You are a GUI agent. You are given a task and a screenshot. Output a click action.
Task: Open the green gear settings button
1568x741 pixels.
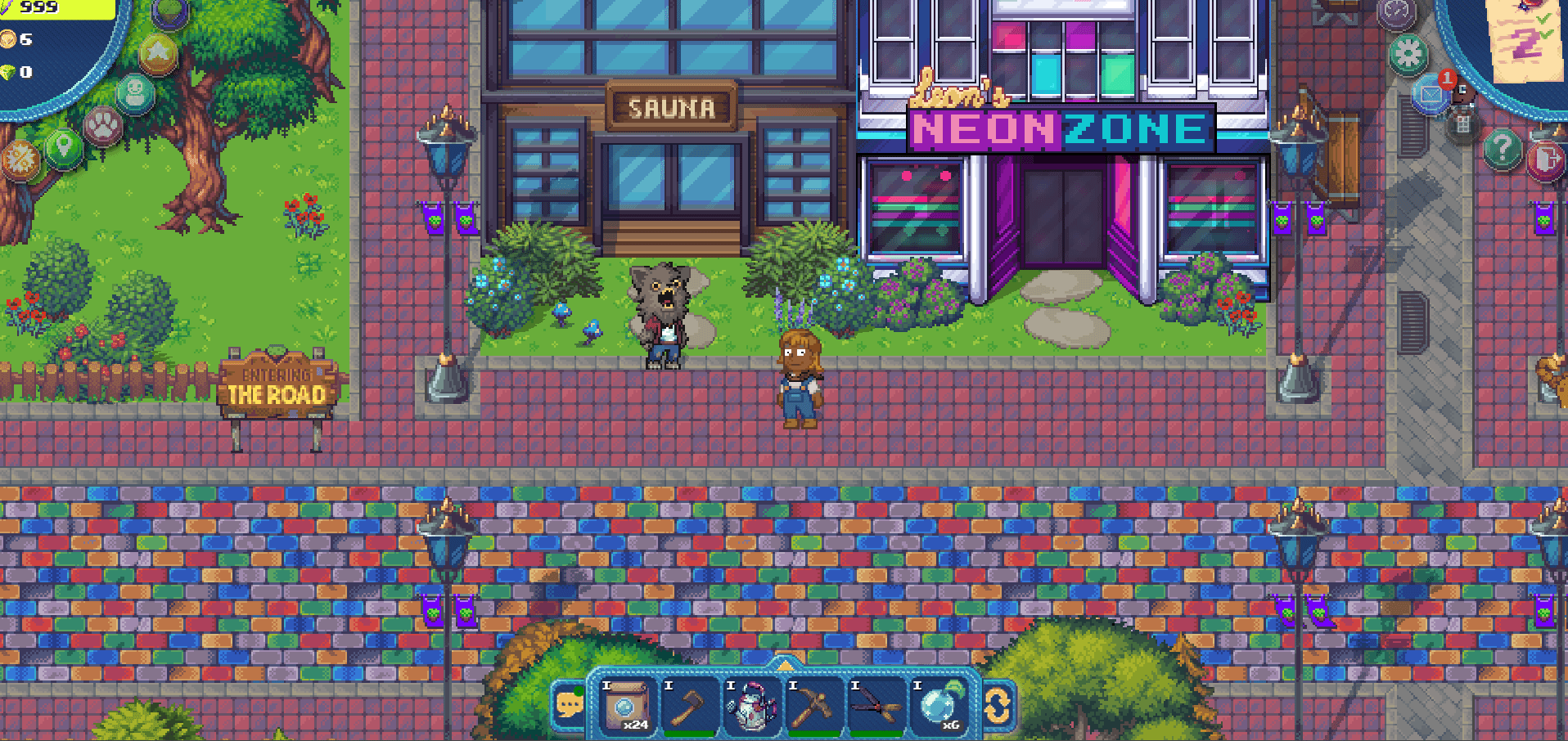point(1408,55)
